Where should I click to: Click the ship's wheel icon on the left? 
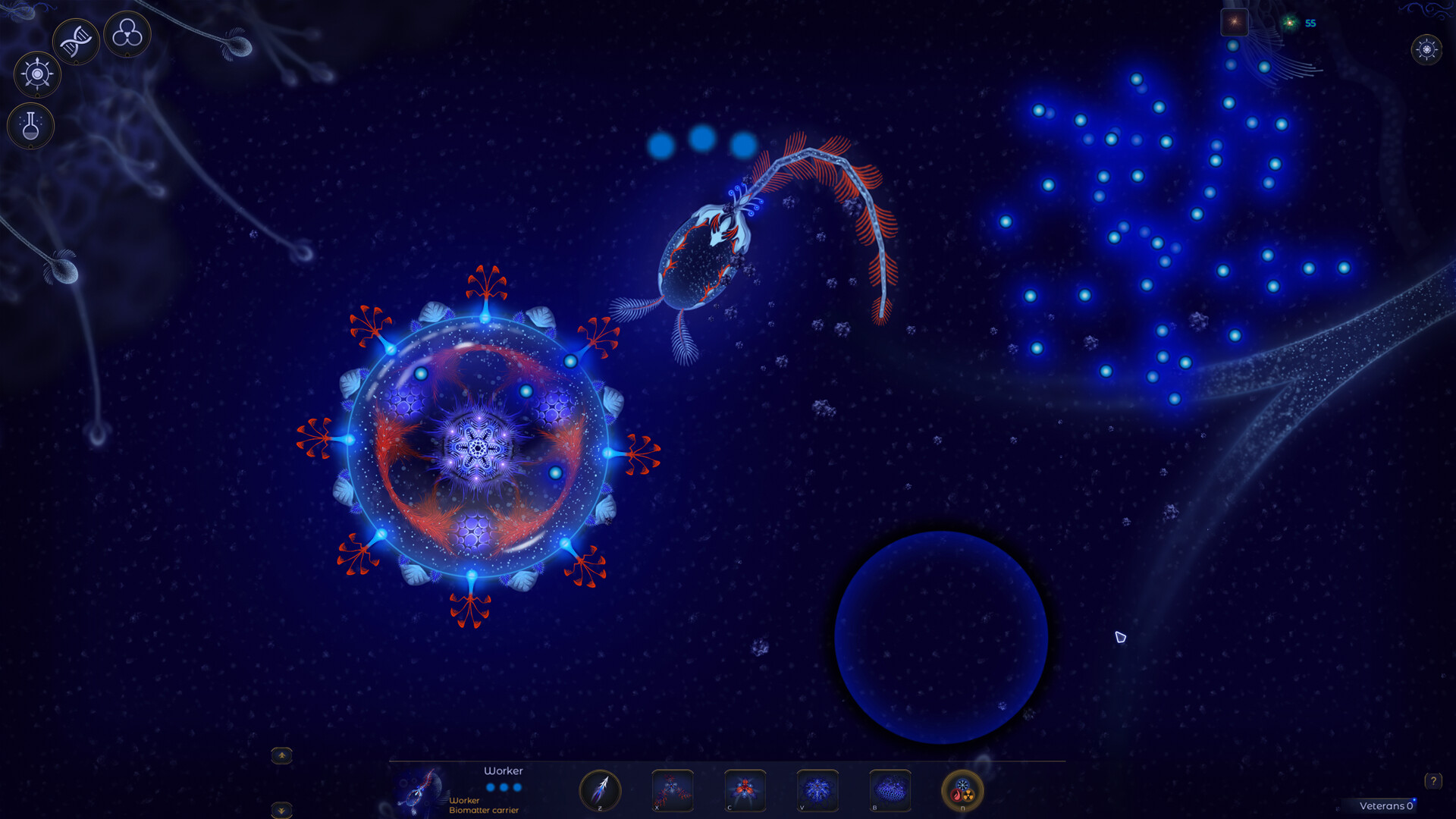point(36,74)
